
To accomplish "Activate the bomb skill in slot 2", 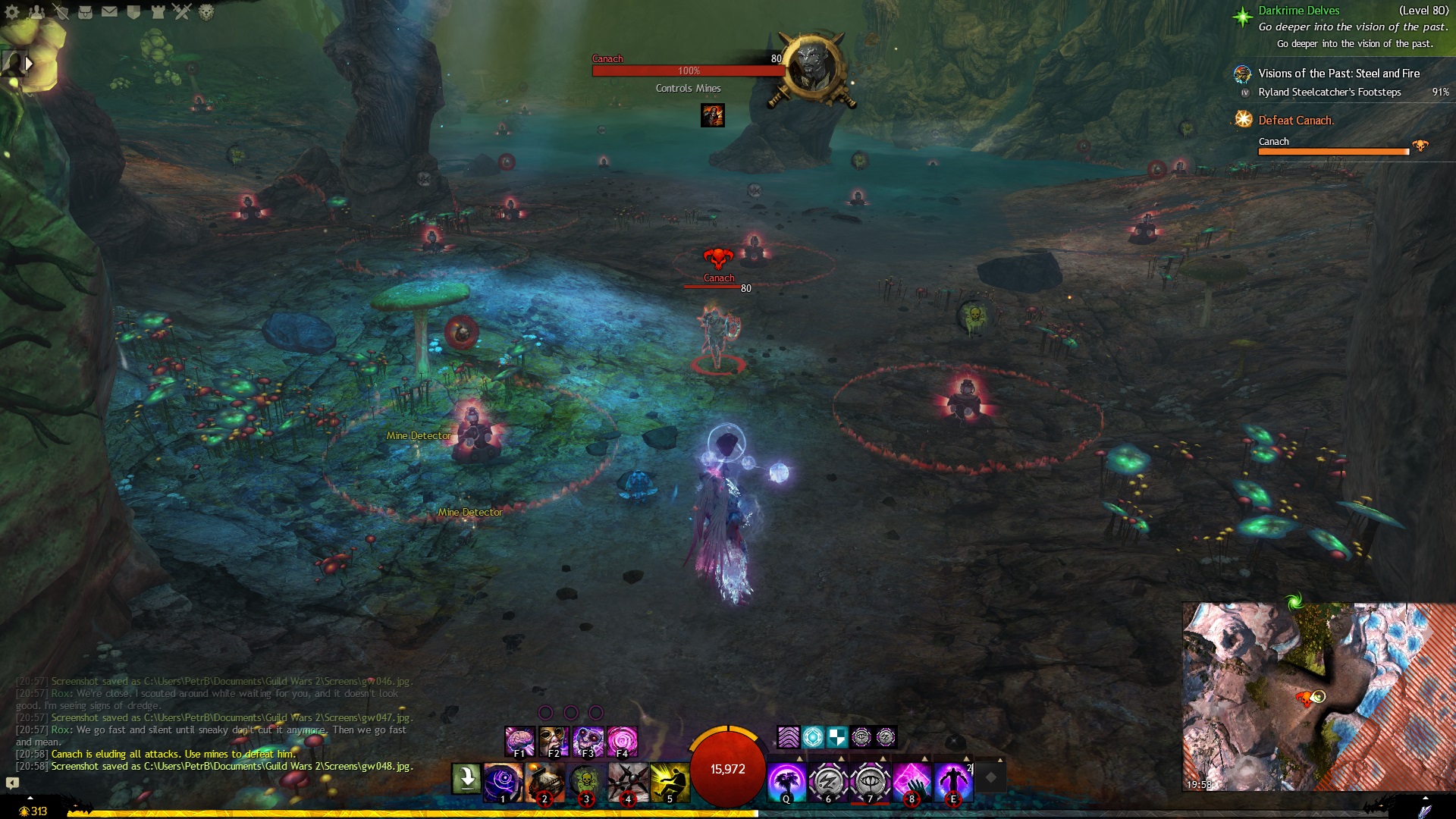I will pos(544,782).
